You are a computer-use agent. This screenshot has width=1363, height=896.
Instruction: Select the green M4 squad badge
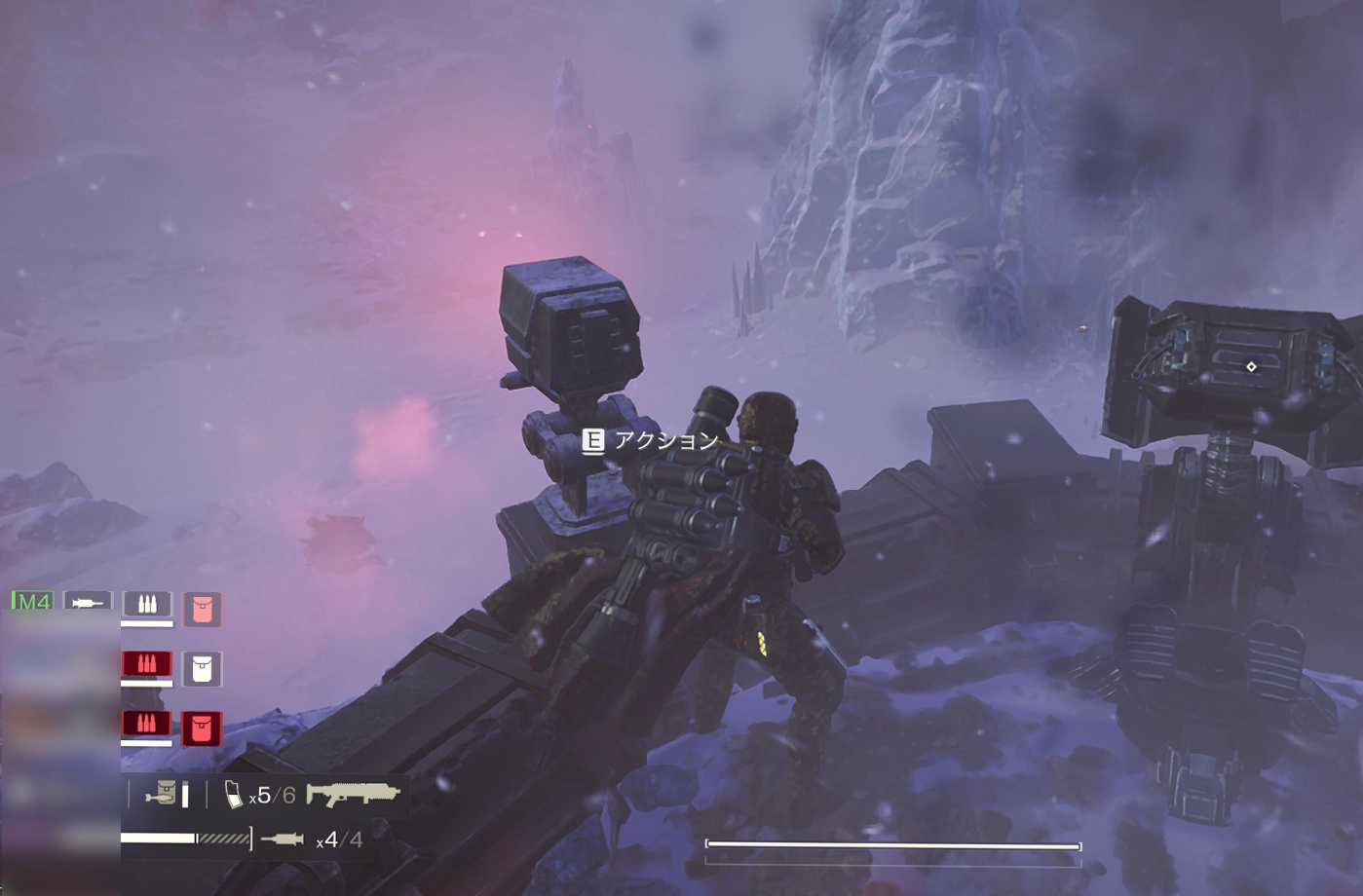click(x=32, y=602)
